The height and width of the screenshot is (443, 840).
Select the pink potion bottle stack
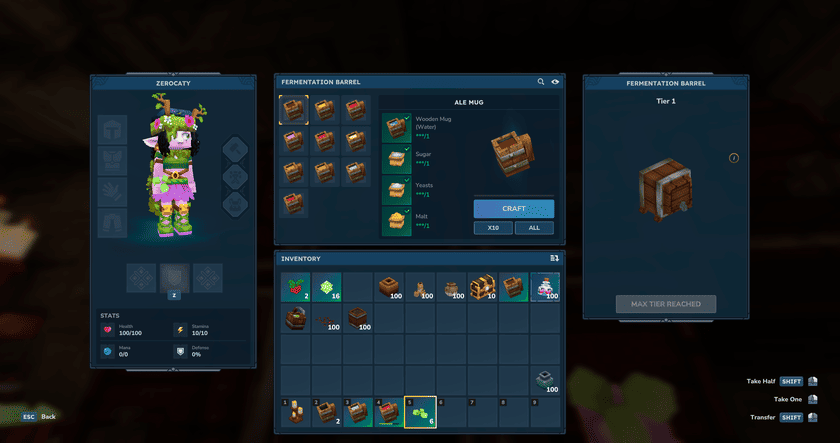click(x=544, y=287)
